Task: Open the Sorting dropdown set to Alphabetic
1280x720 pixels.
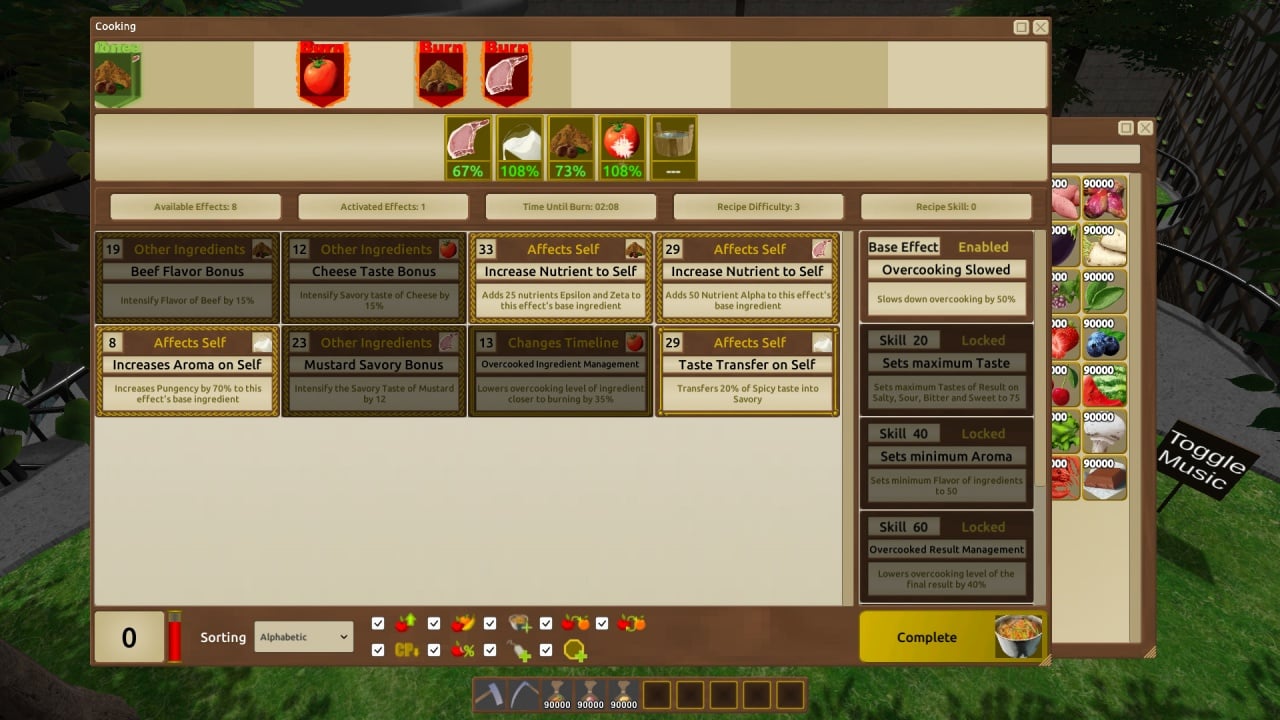Action: point(304,637)
